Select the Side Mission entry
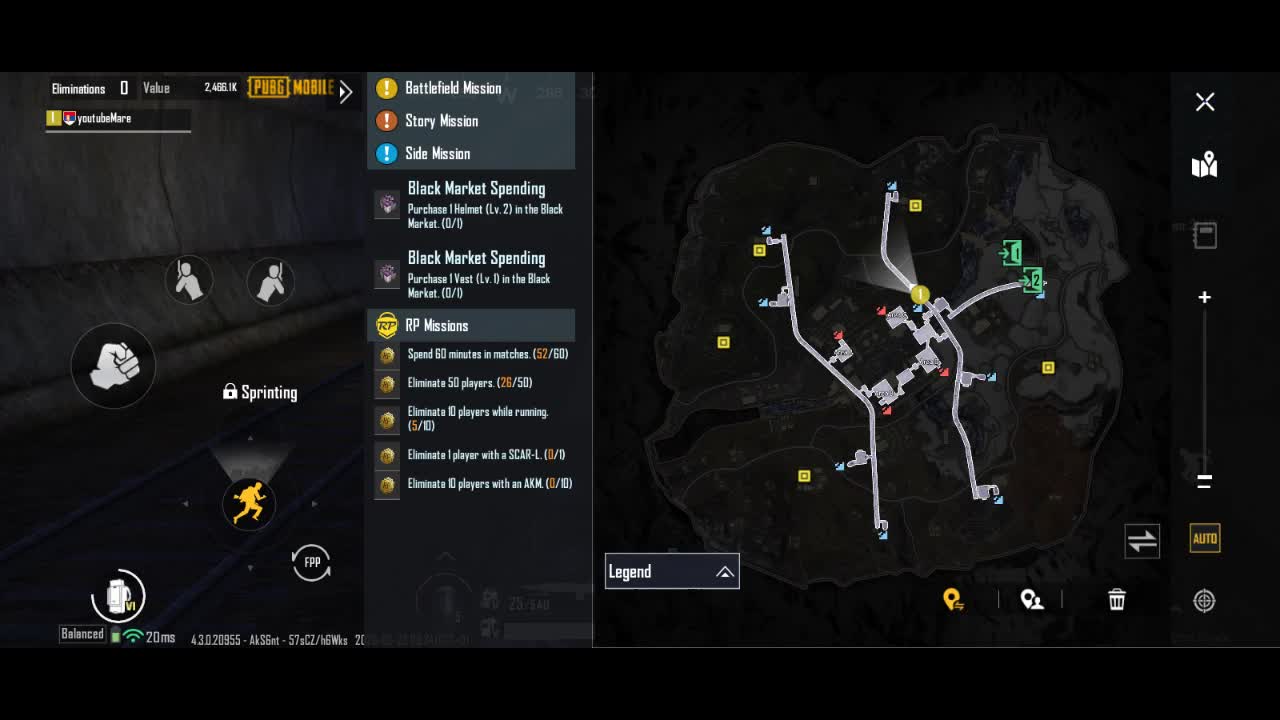The image size is (1280, 720). (437, 154)
